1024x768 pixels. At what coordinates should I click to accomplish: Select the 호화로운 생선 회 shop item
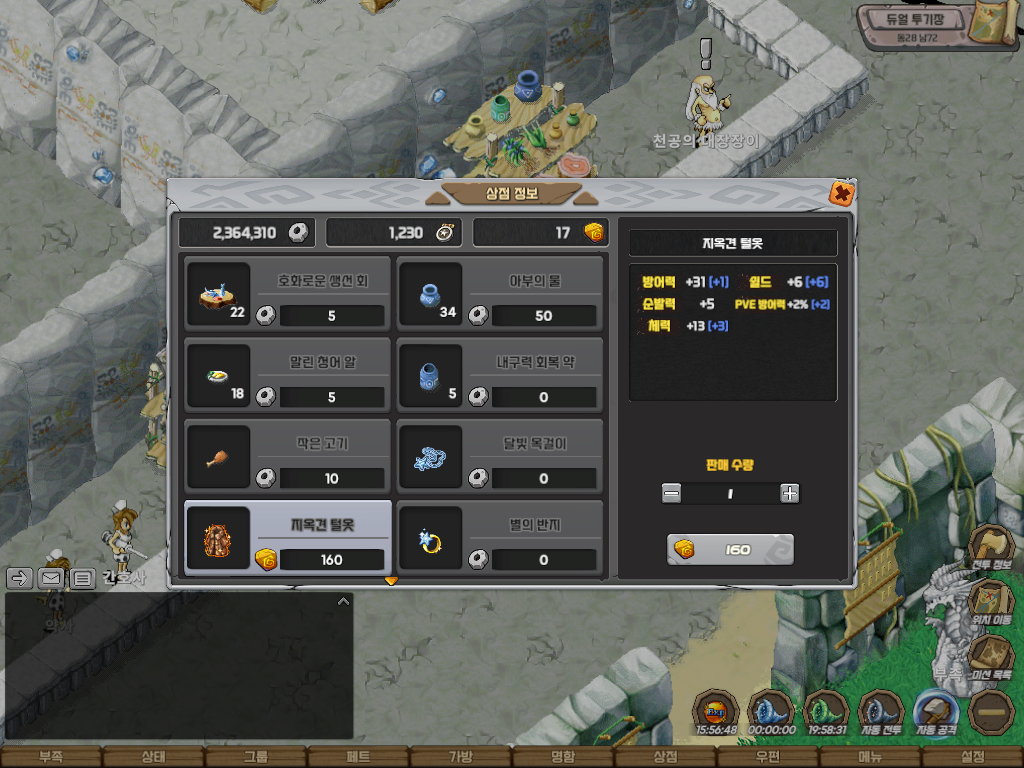tap(288, 294)
